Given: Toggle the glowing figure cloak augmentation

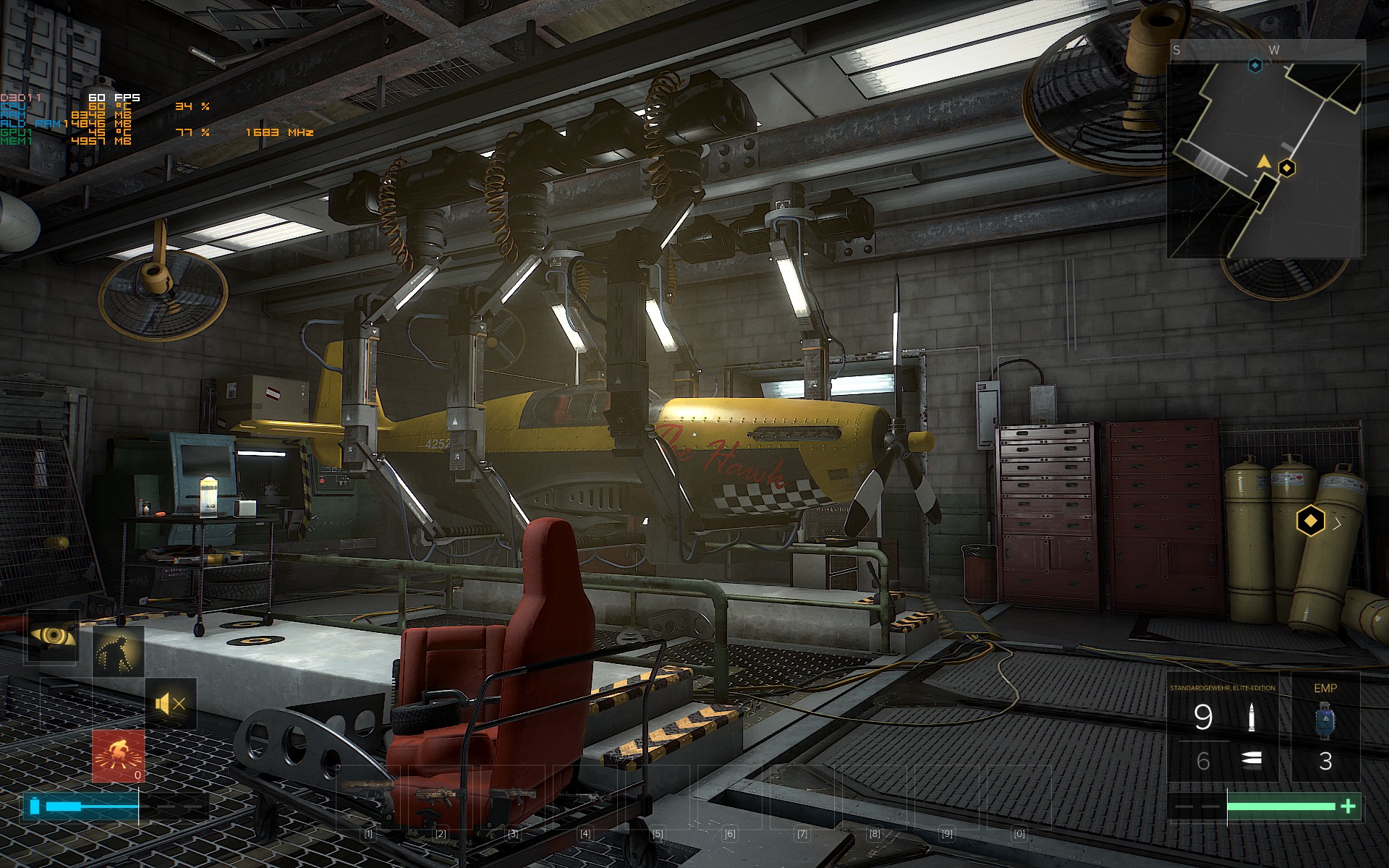Looking at the screenshot, I should (118, 651).
